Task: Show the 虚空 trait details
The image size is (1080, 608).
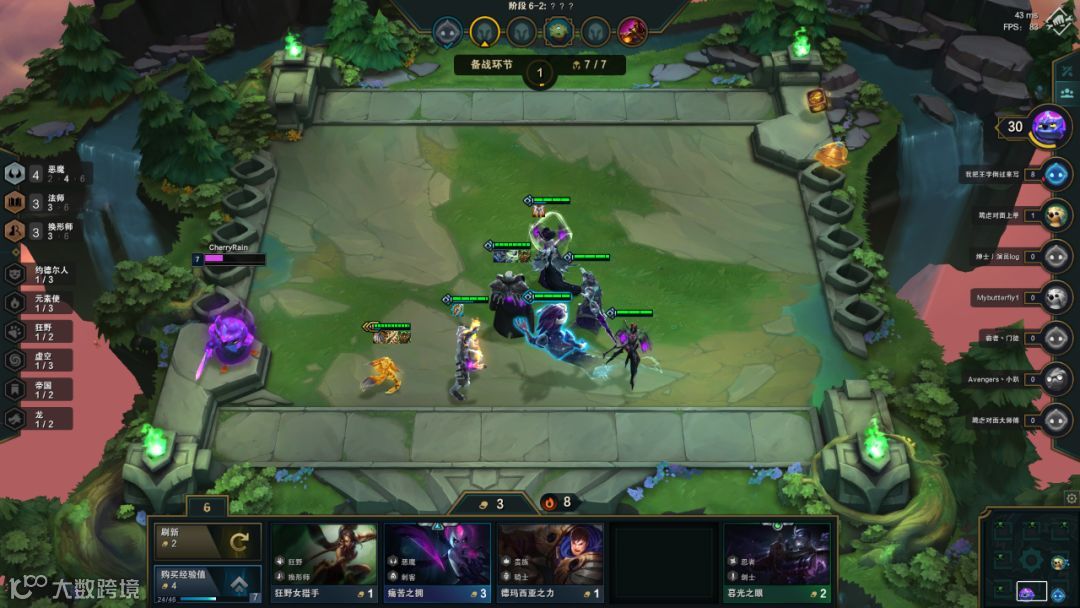Action: (x=40, y=360)
